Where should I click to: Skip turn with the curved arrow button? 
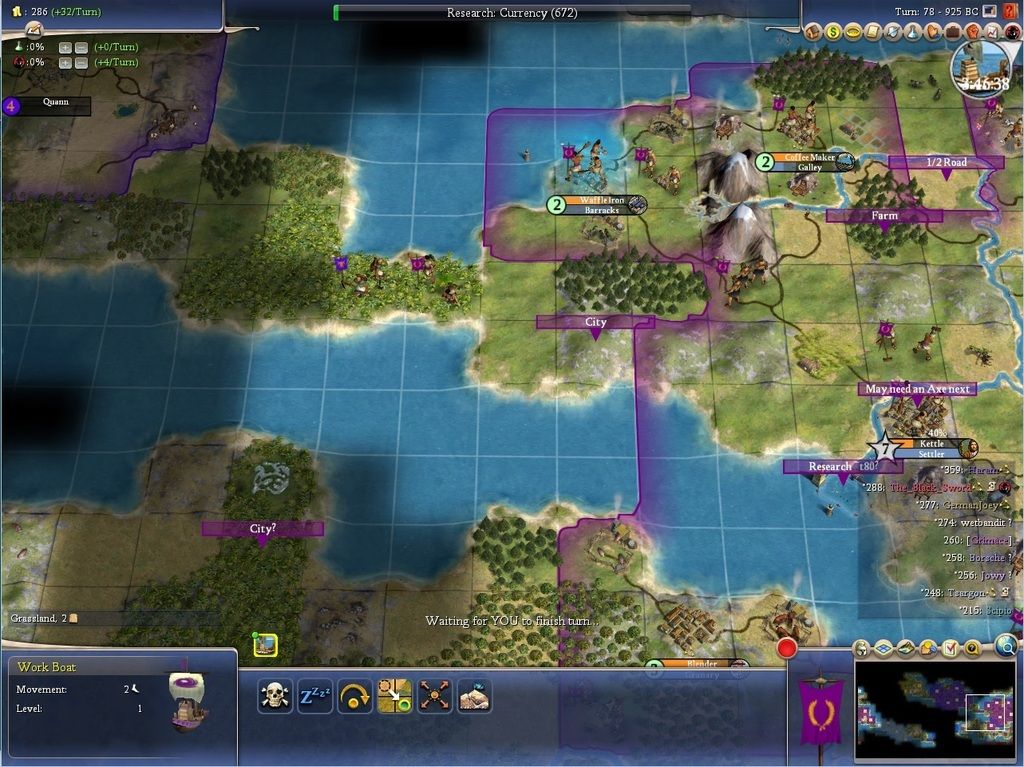coord(355,695)
